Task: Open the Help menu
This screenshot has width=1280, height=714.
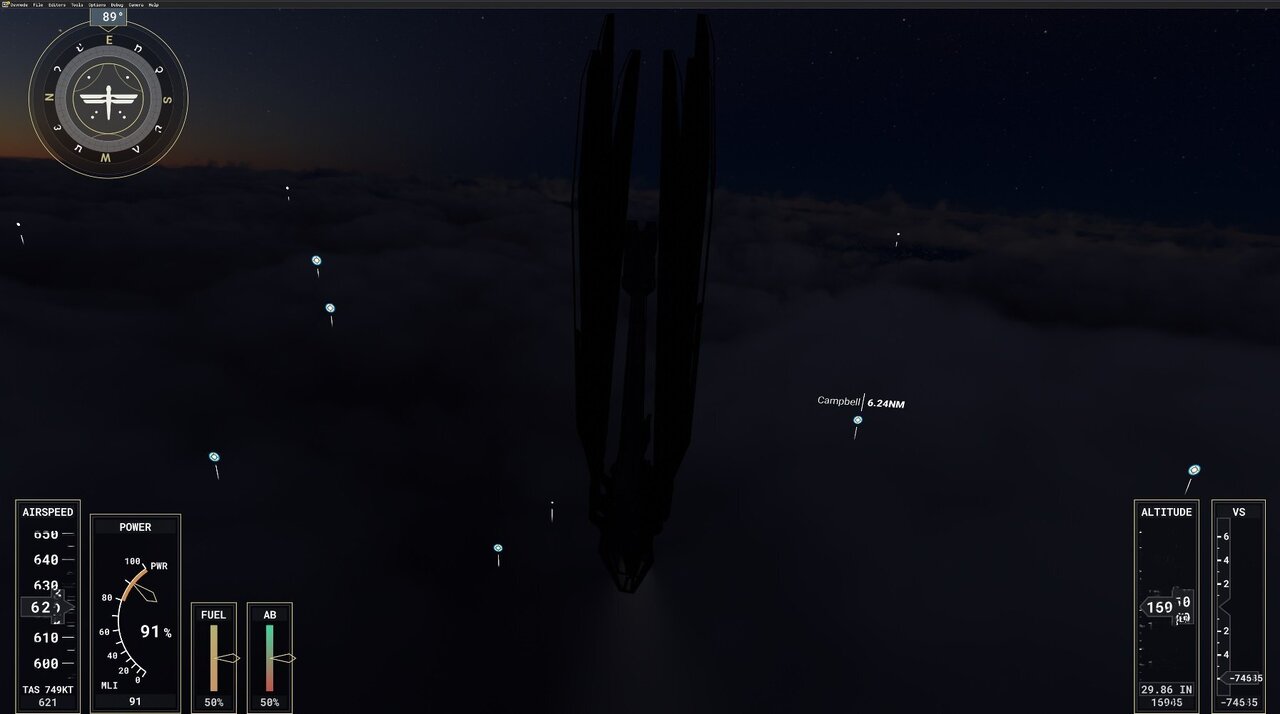Action: pos(154,4)
